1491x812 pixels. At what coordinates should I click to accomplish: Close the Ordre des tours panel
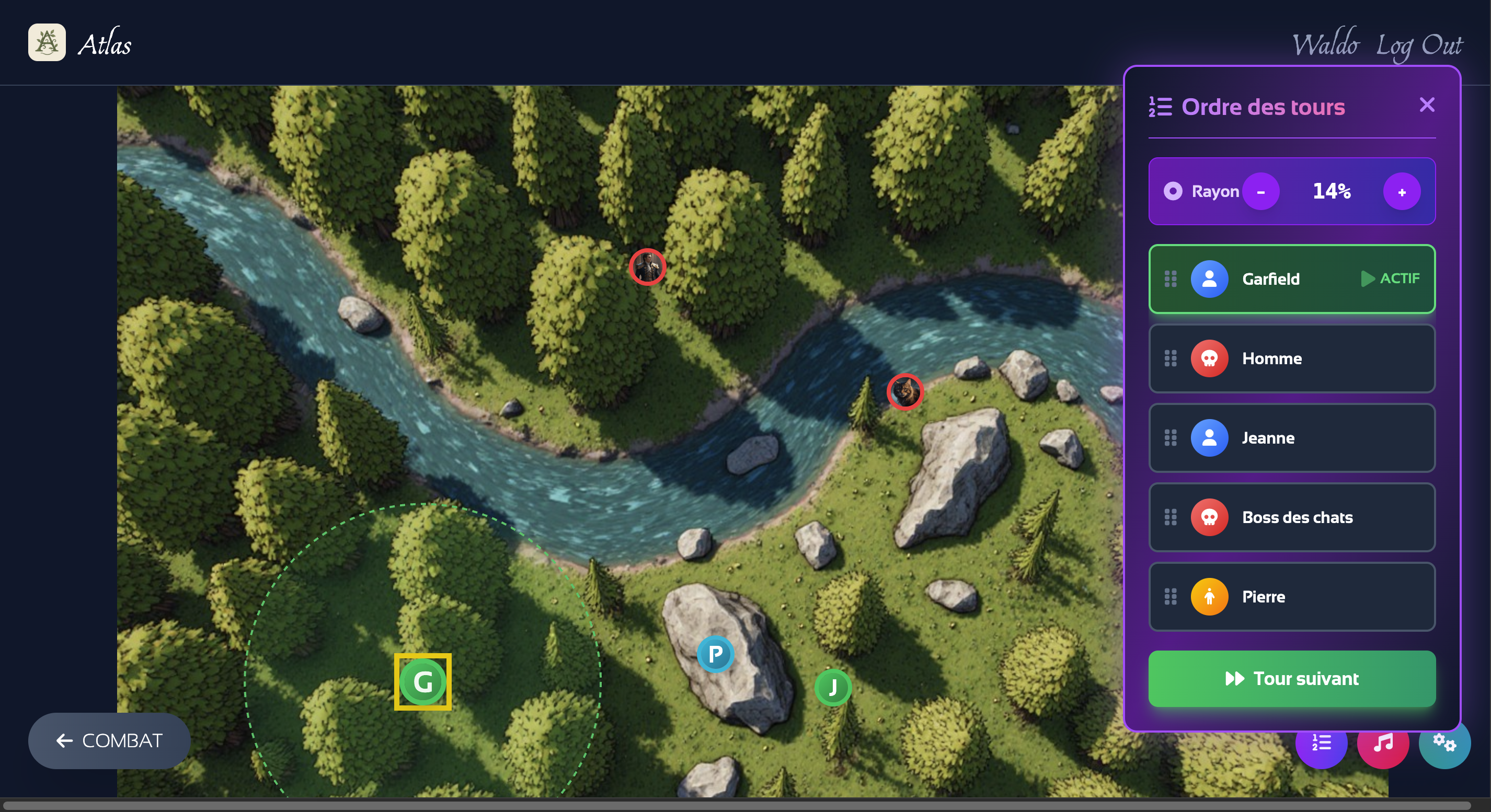(x=1427, y=105)
